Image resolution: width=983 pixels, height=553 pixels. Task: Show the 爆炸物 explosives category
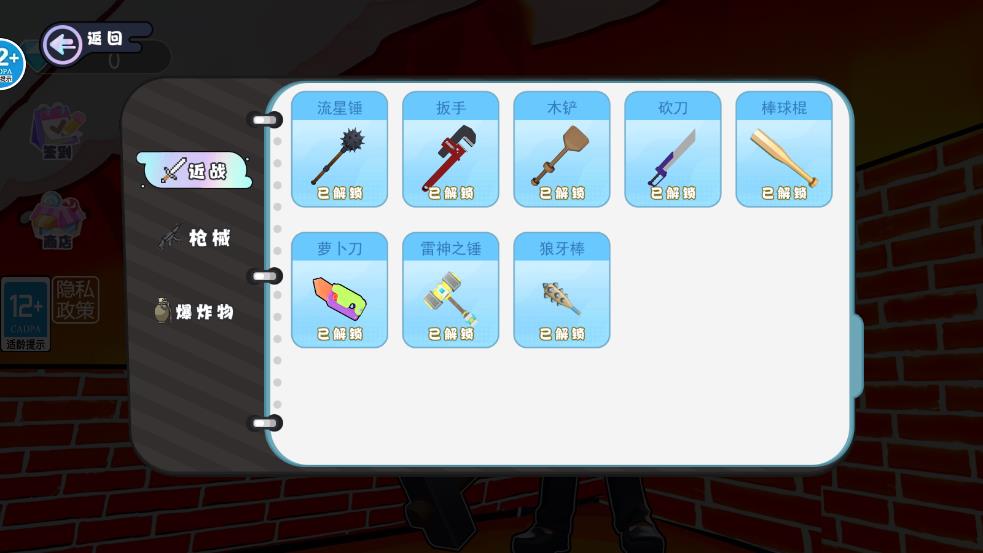195,311
